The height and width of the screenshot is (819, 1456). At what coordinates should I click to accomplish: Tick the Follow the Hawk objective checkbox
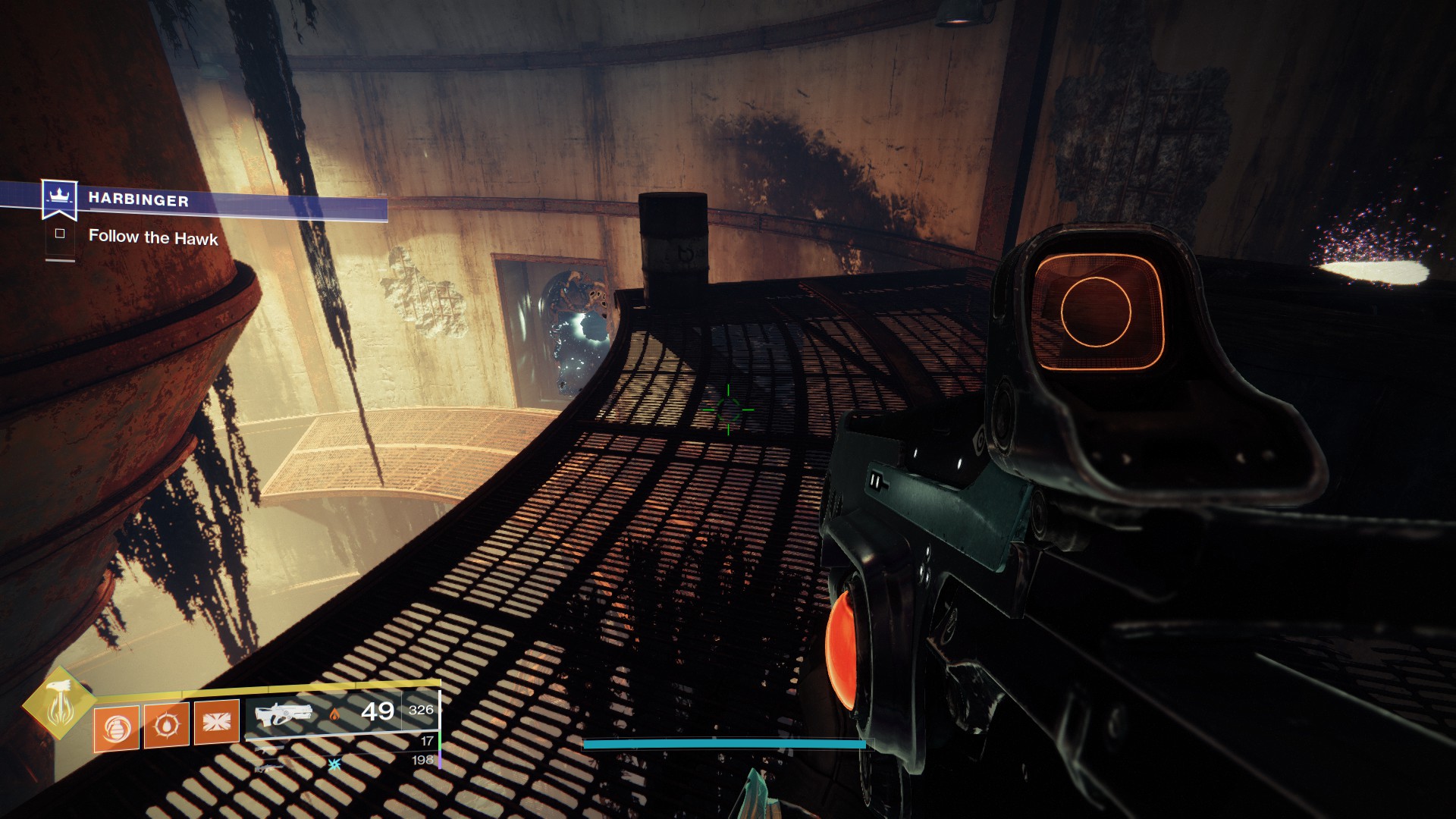[x=60, y=234]
